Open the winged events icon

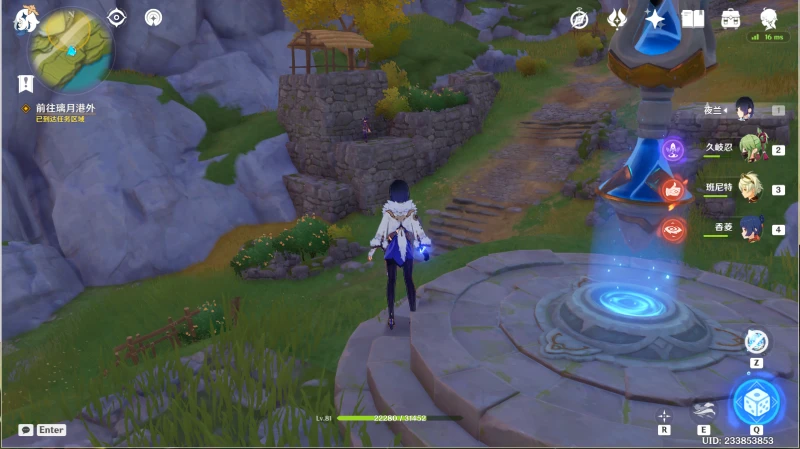617,18
